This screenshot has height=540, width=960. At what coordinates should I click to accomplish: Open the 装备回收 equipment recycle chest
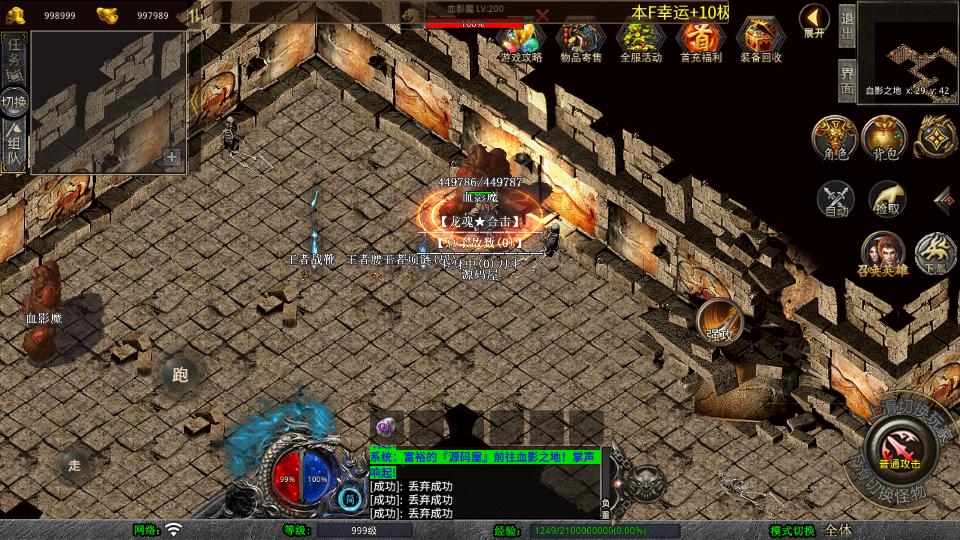click(x=761, y=40)
